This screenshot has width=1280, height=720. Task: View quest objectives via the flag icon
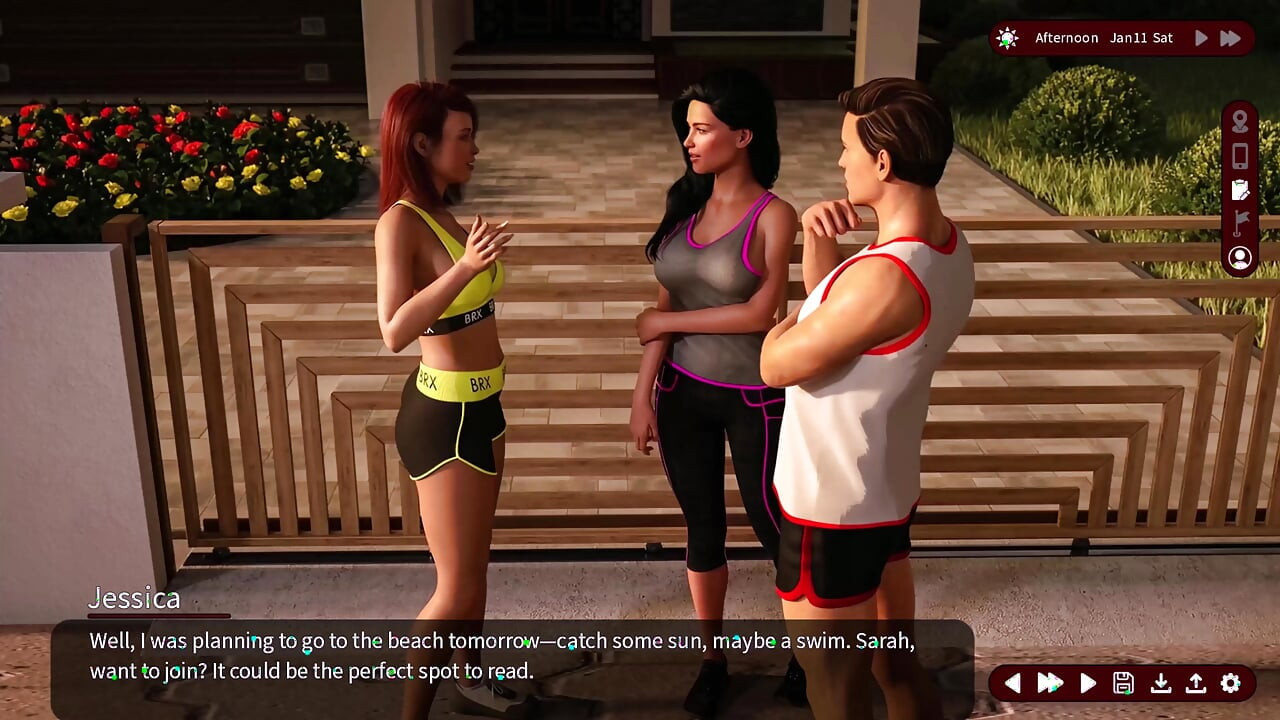click(1238, 224)
